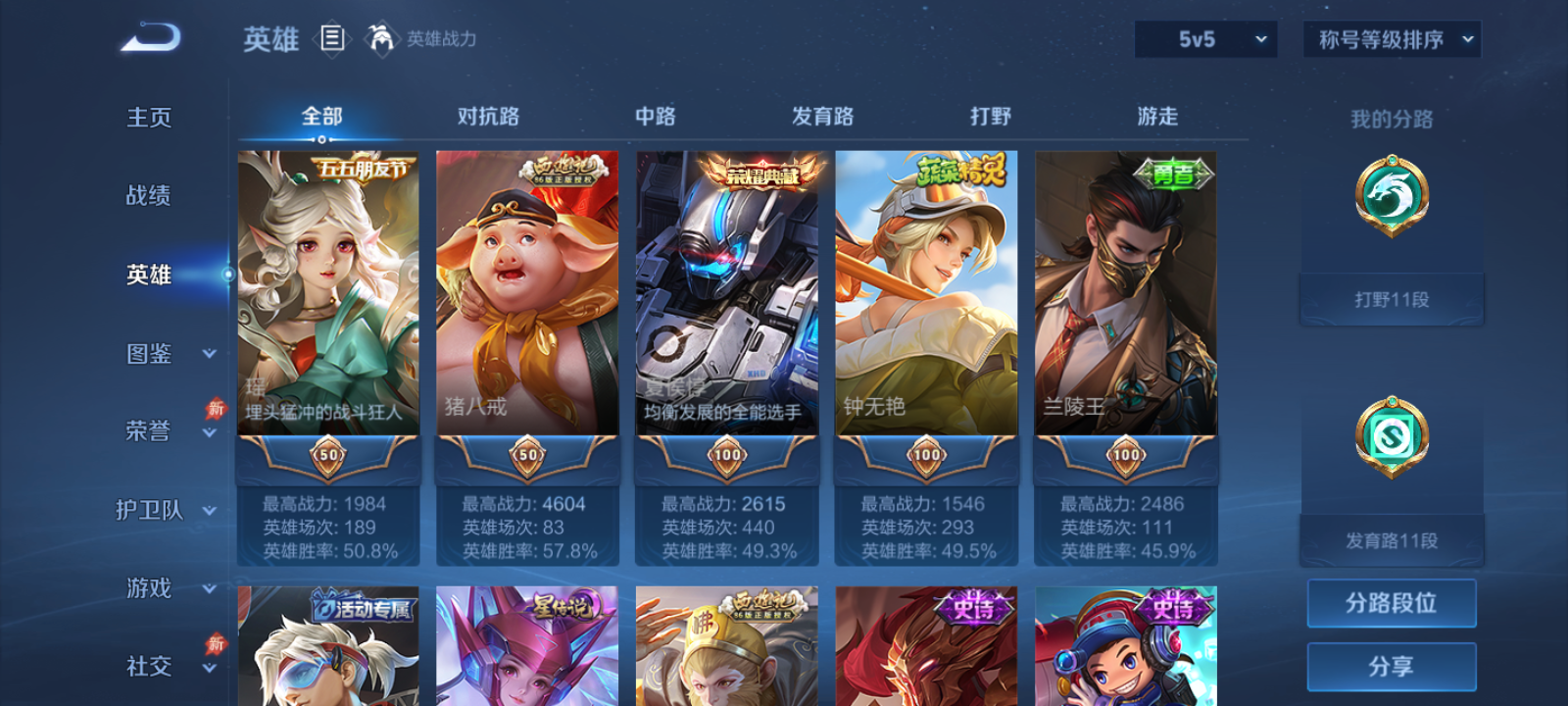Click the 五五朋友节 badge on 瑶's card
This screenshot has height=706, width=1568.
pyautogui.click(x=365, y=169)
